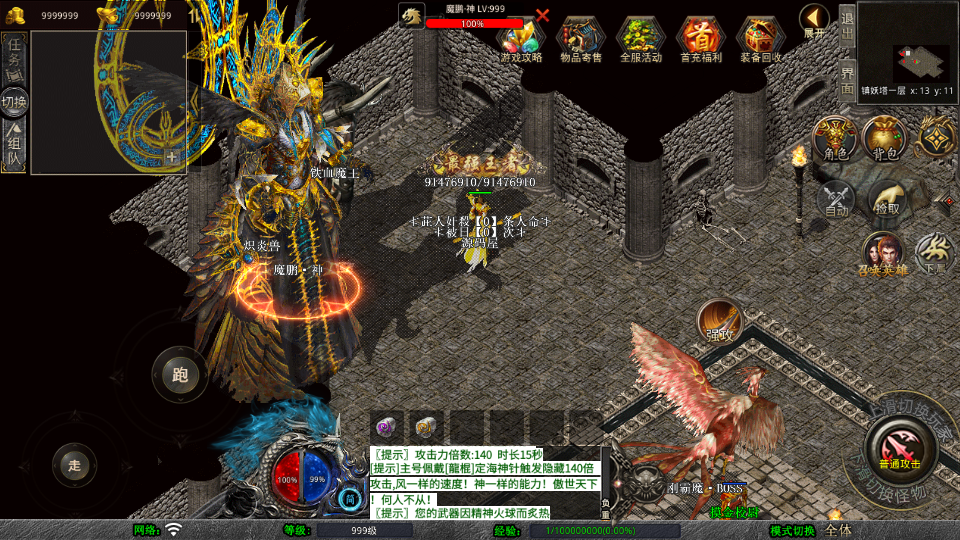Open the 装备回收 equipment recycling chest

761,38
